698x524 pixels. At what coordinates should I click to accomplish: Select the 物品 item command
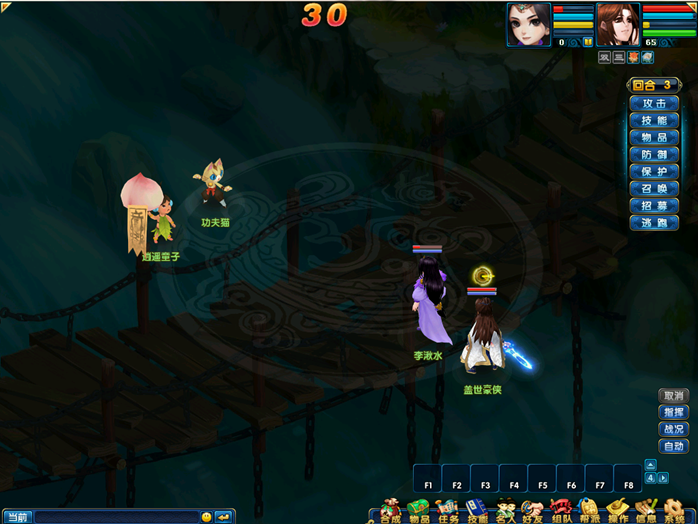(654, 137)
